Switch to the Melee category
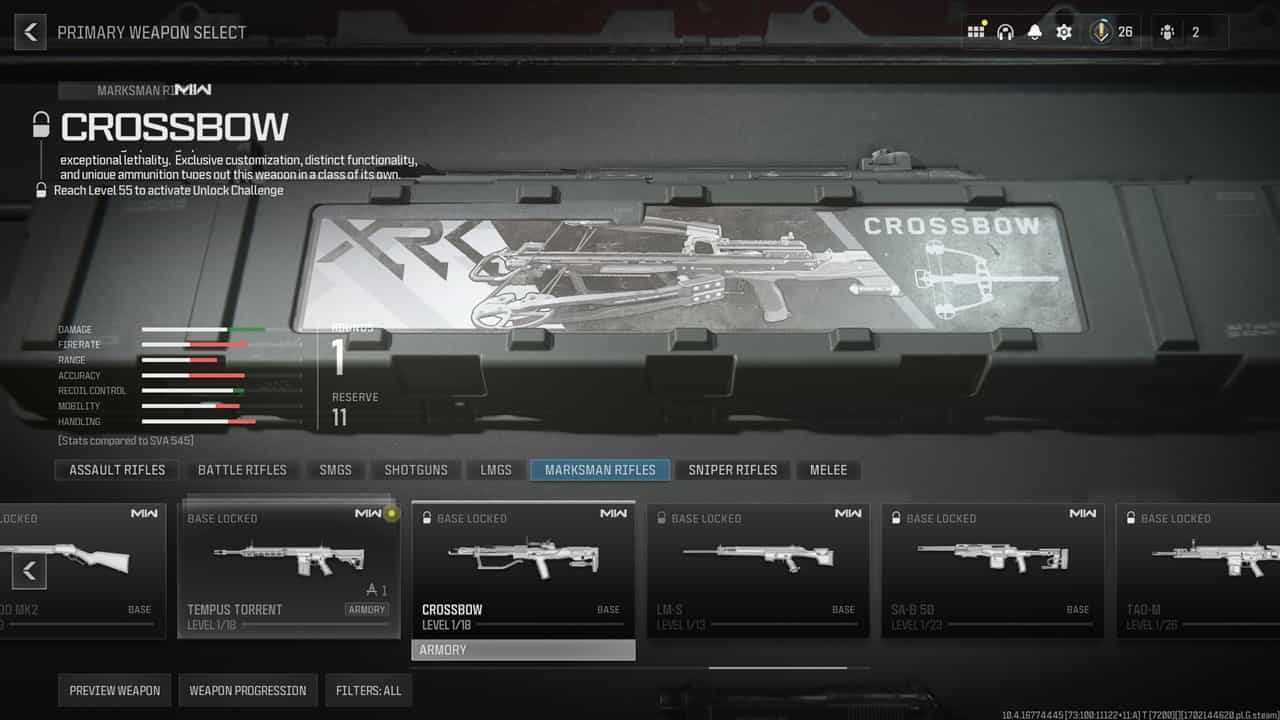This screenshot has height=720, width=1280. (828, 470)
